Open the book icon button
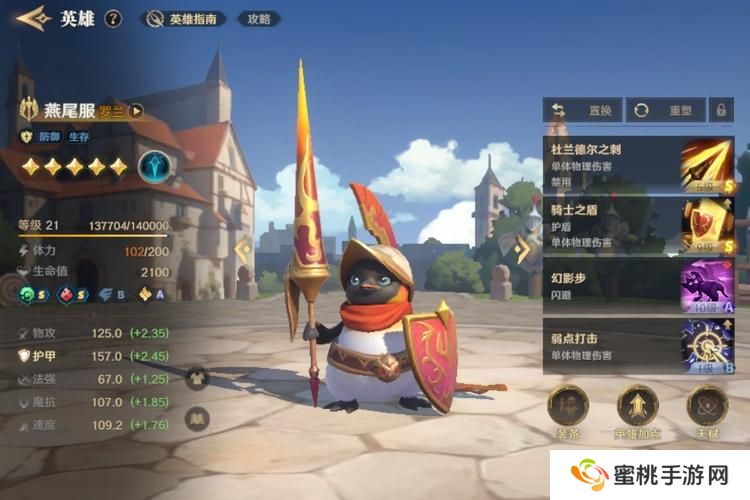 coord(197,419)
